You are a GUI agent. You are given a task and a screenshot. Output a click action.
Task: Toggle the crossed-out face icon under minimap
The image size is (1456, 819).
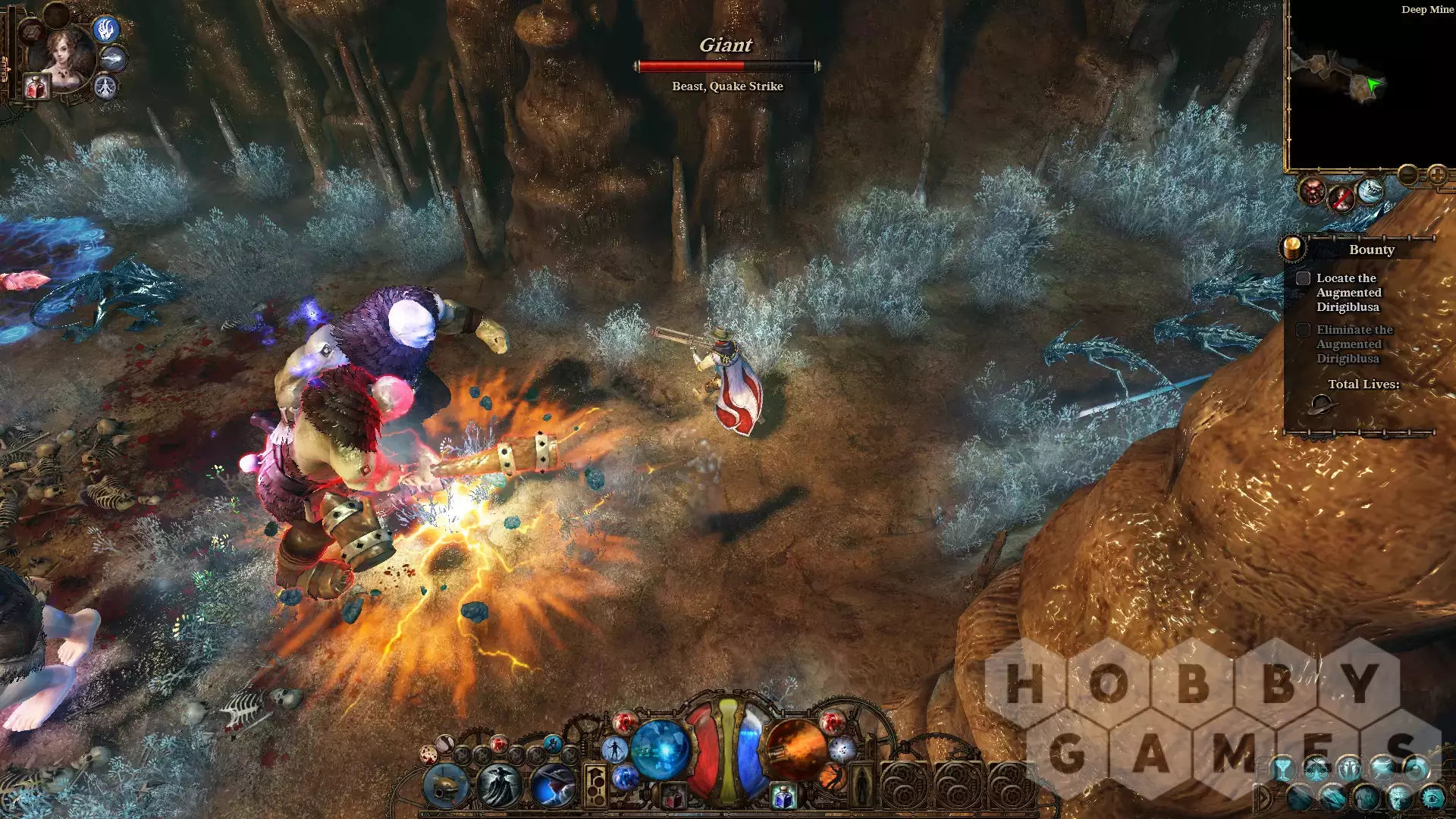pyautogui.click(x=1341, y=199)
